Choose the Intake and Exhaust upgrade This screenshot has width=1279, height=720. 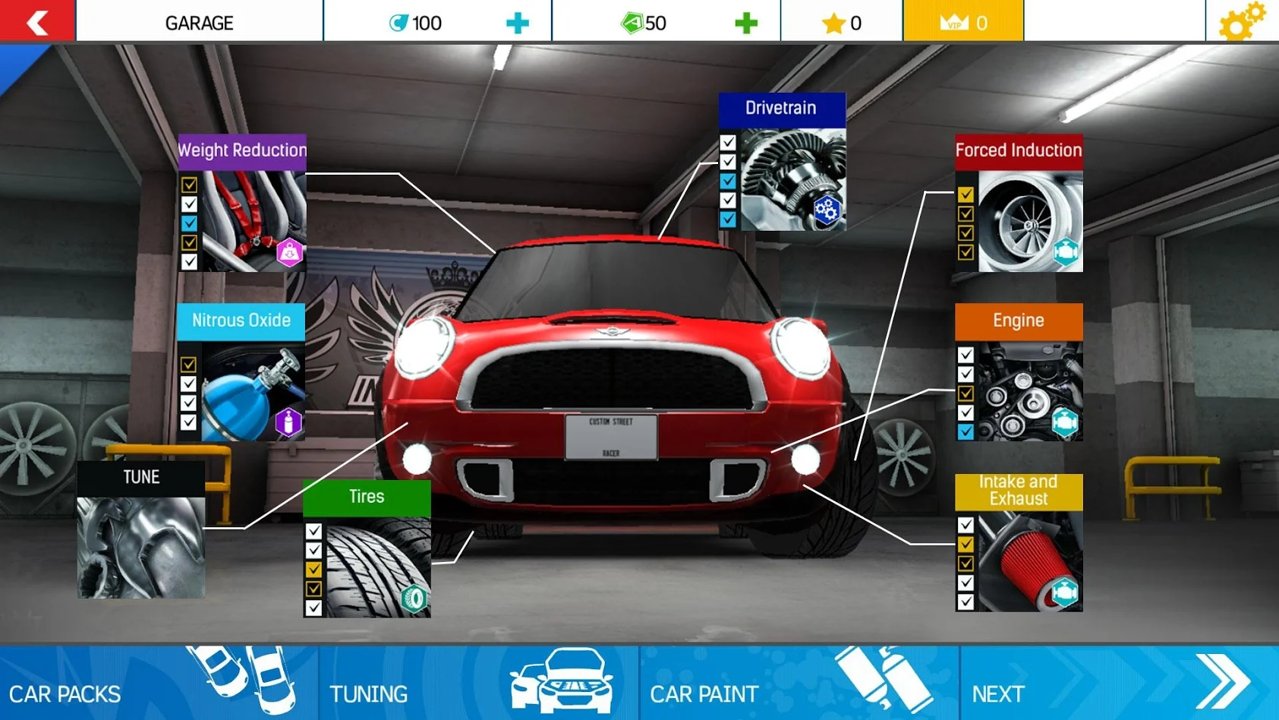tap(1018, 543)
